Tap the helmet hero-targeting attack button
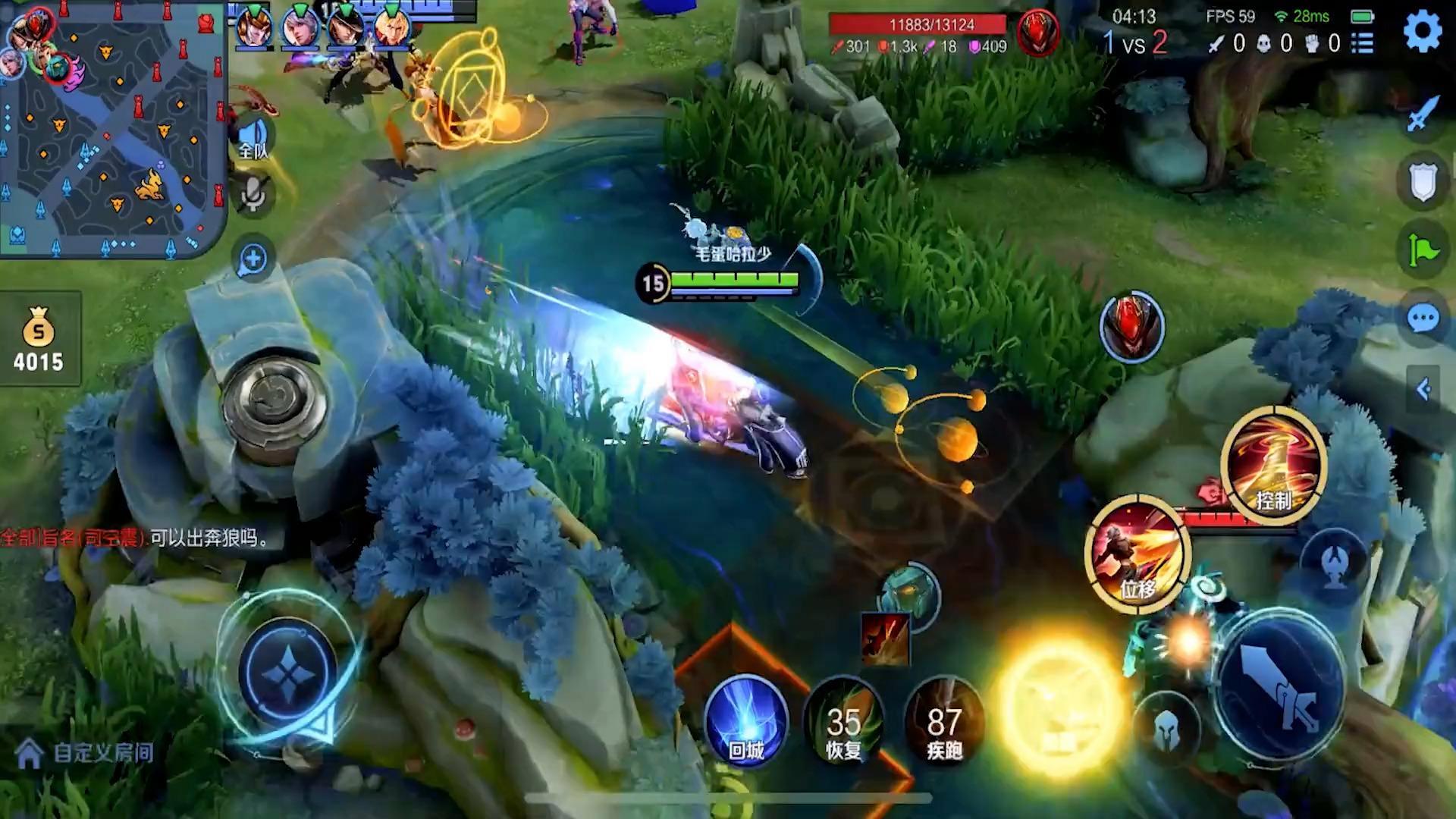This screenshot has height=819, width=1456. click(x=1167, y=730)
